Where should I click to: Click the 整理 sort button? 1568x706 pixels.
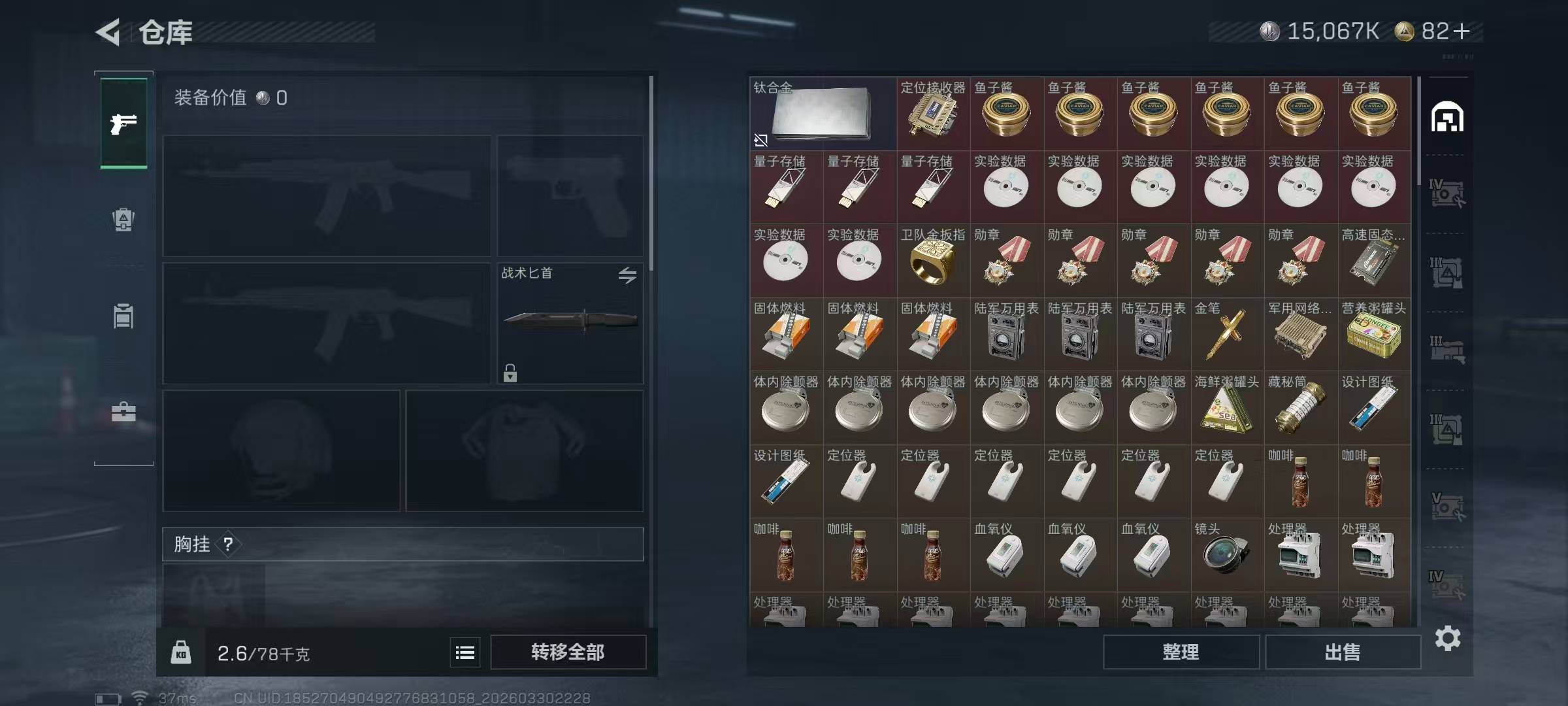(x=1181, y=652)
